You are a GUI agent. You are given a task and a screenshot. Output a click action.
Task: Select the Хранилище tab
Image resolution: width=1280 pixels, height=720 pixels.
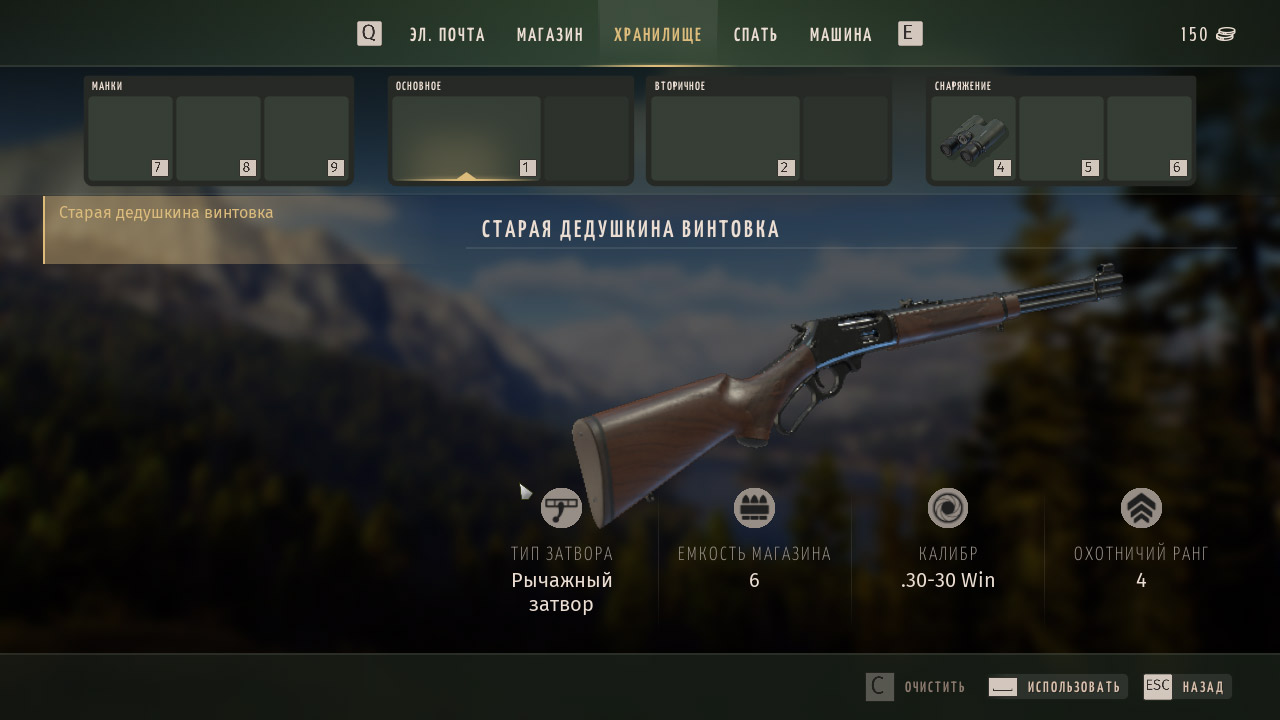658,35
